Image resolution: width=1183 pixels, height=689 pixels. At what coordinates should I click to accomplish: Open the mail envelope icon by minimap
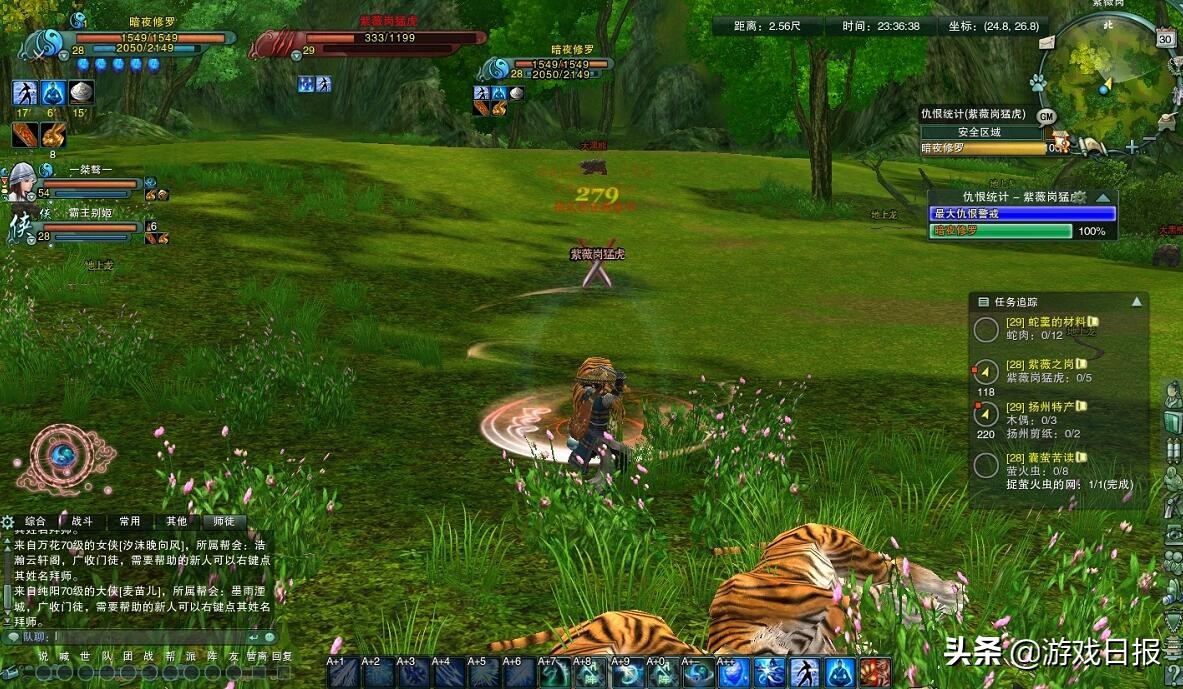pos(1046,42)
